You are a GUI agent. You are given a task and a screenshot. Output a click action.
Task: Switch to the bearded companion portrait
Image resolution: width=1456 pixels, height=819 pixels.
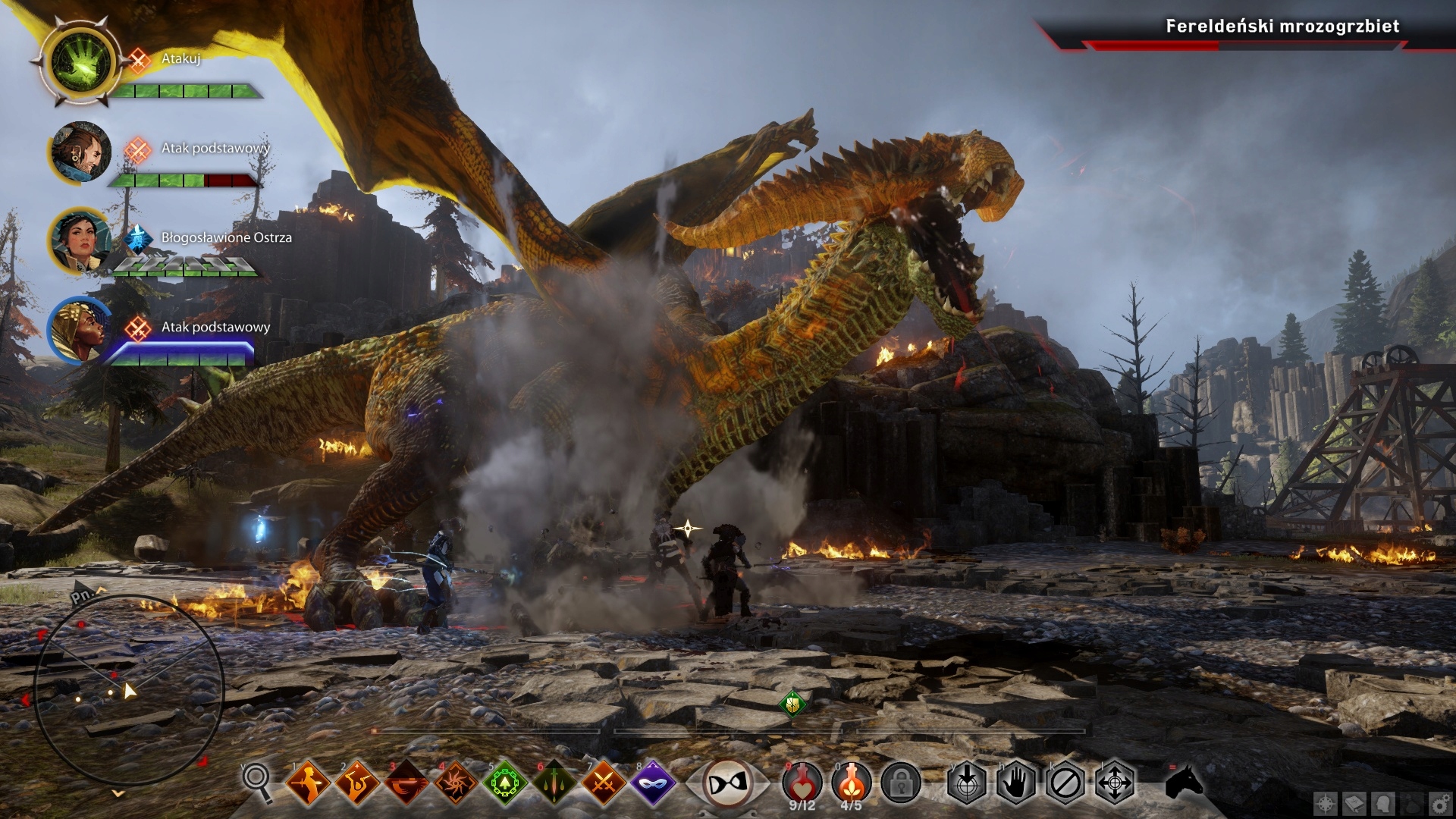point(80,151)
